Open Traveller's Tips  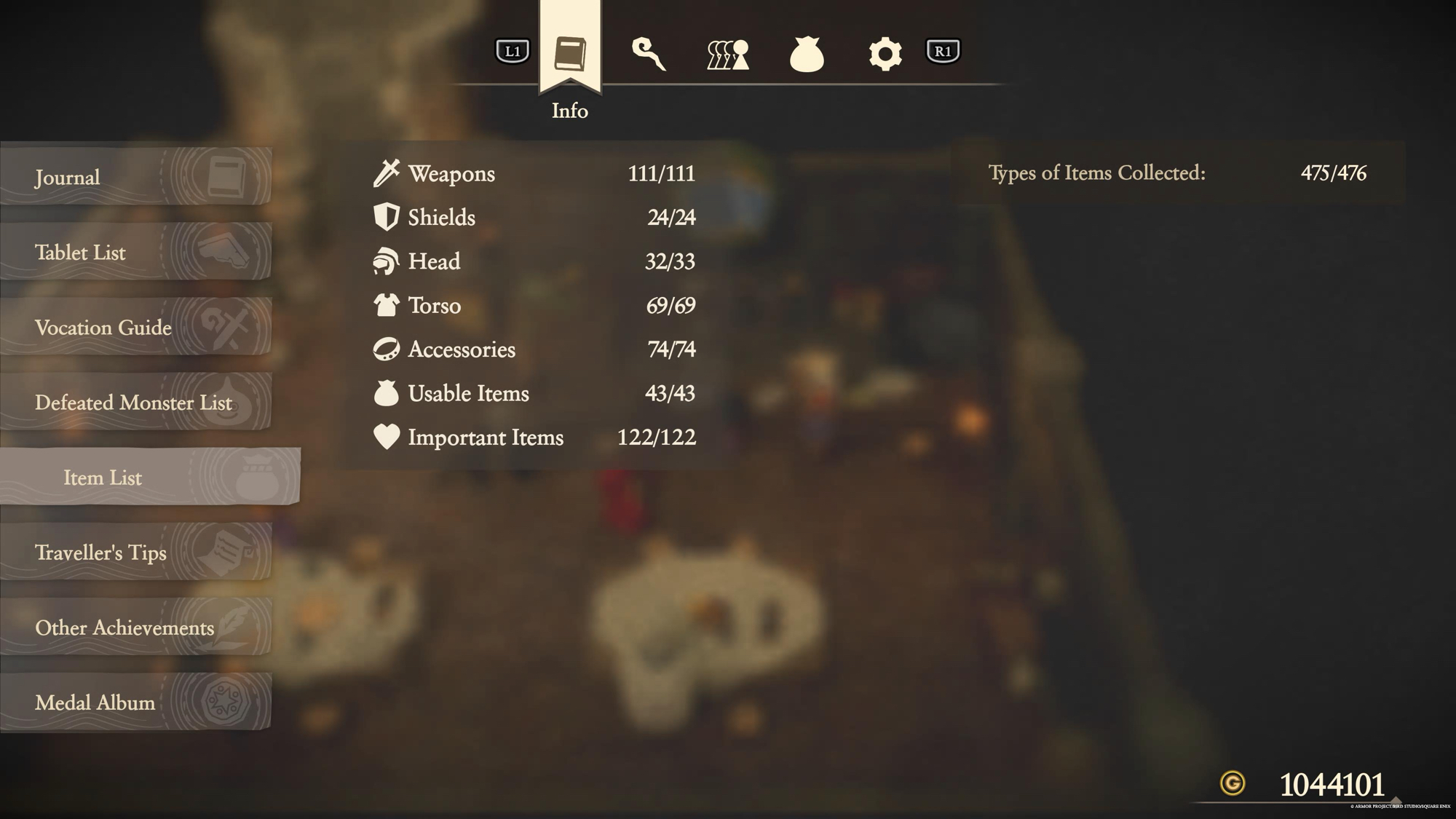point(135,552)
